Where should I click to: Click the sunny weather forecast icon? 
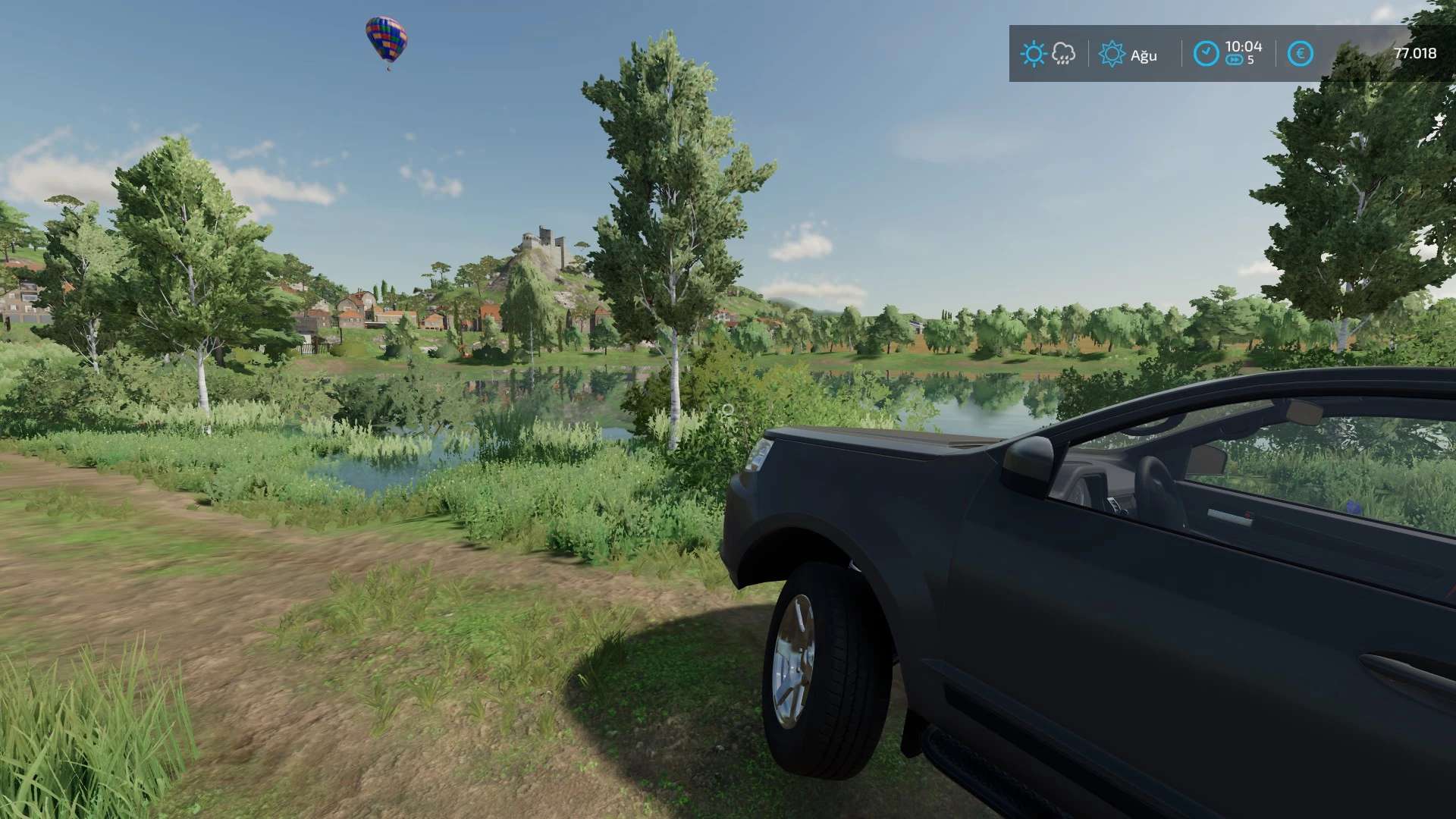pyautogui.click(x=1033, y=54)
